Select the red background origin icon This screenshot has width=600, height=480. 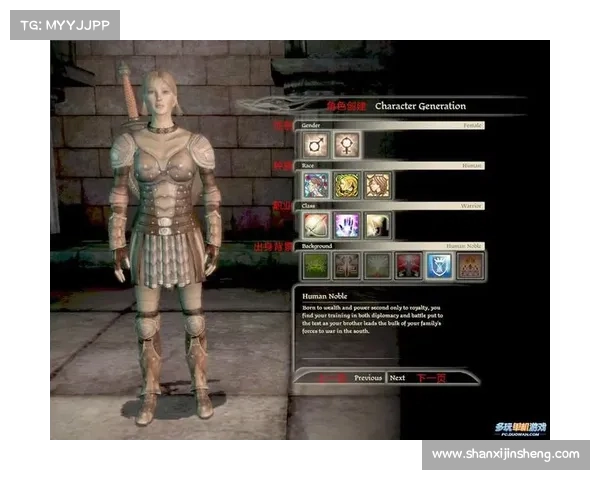pos(409,265)
